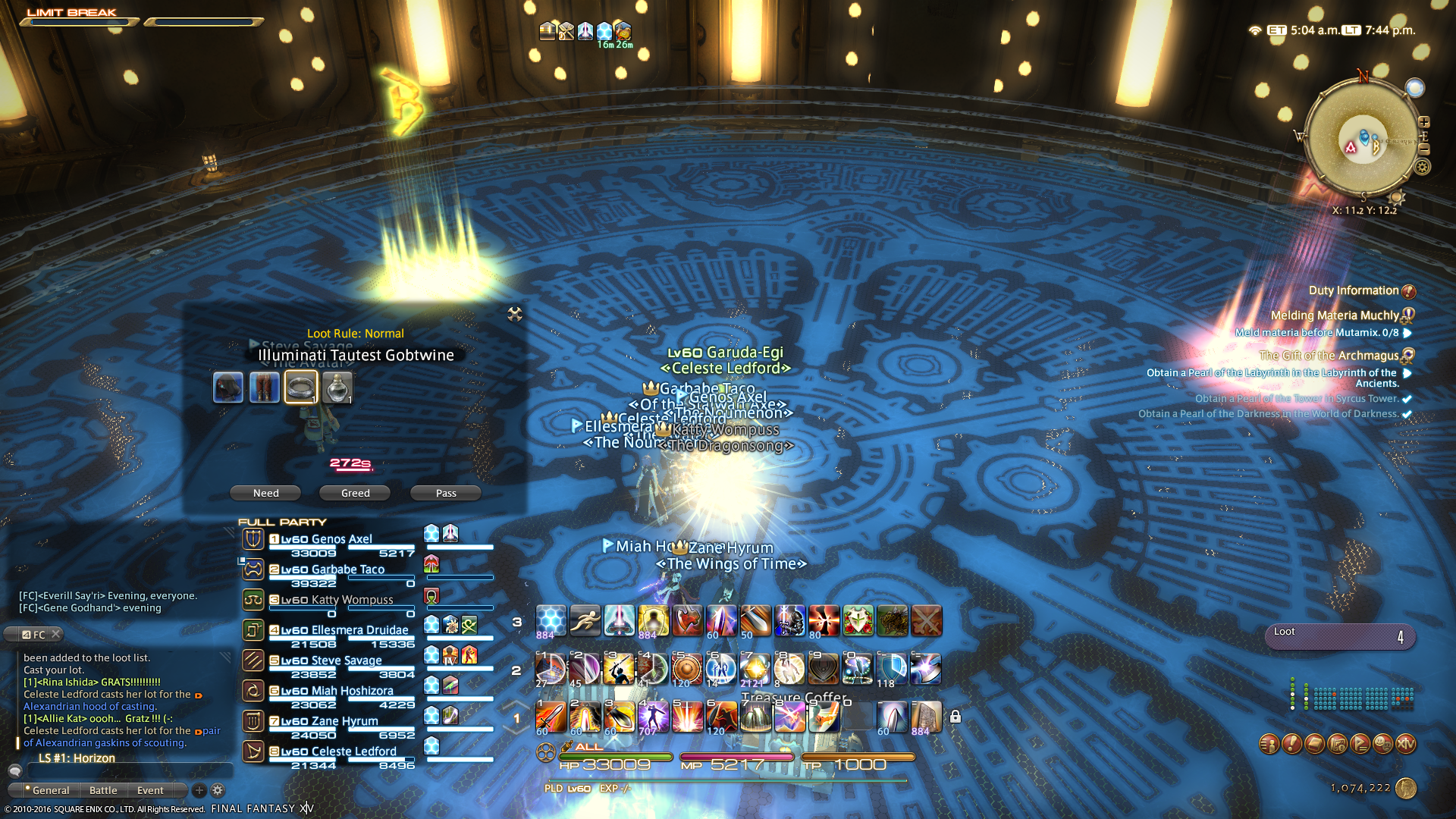Target Garbabe Taco in the party list
Screen dimensions: 1456x819
(347, 570)
